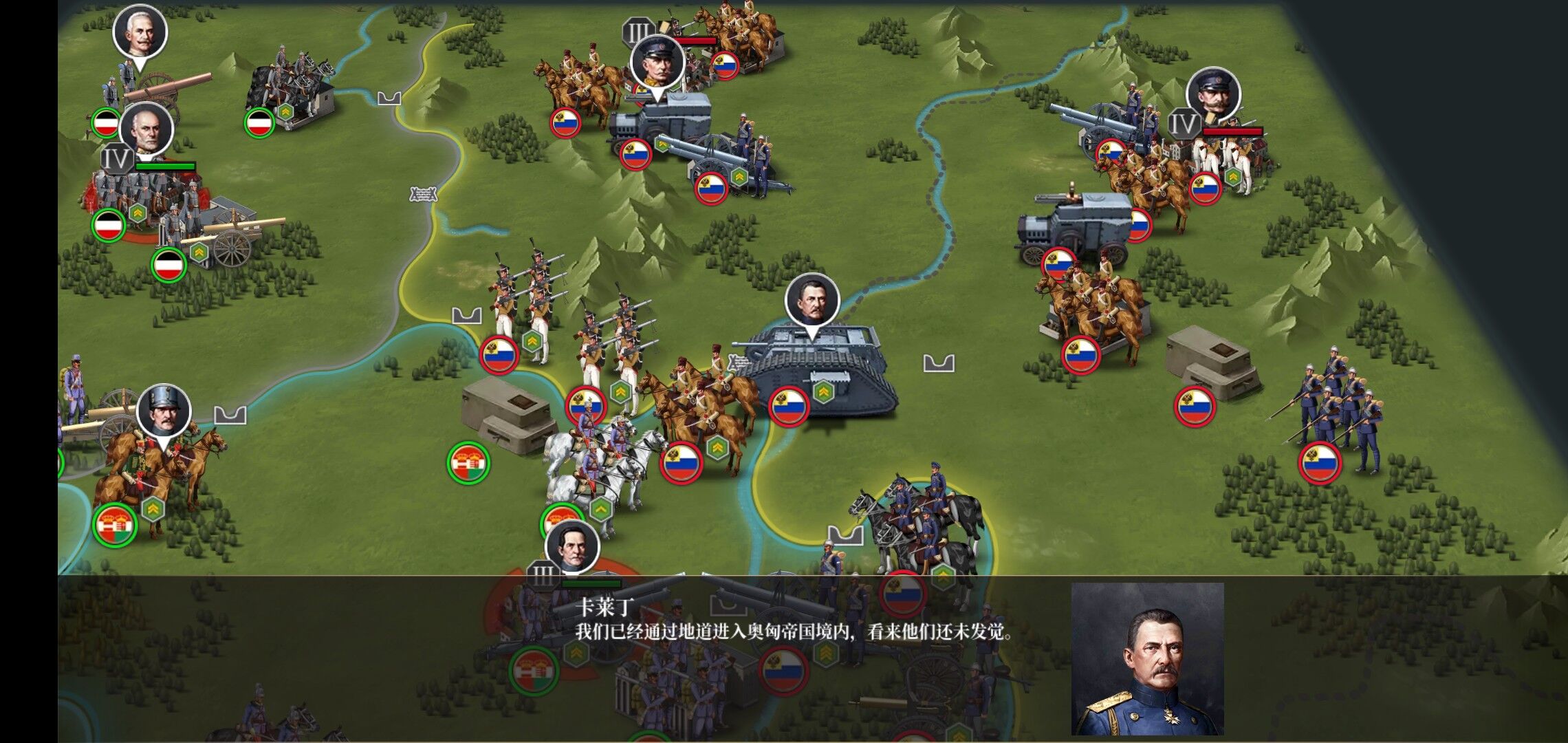Select the Russian general with rank IV badge
The image size is (1568, 743).
[1213, 94]
